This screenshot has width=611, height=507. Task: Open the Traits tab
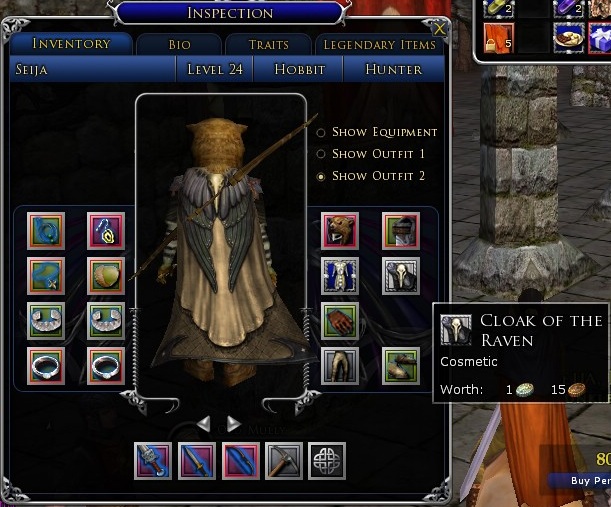[x=268, y=45]
